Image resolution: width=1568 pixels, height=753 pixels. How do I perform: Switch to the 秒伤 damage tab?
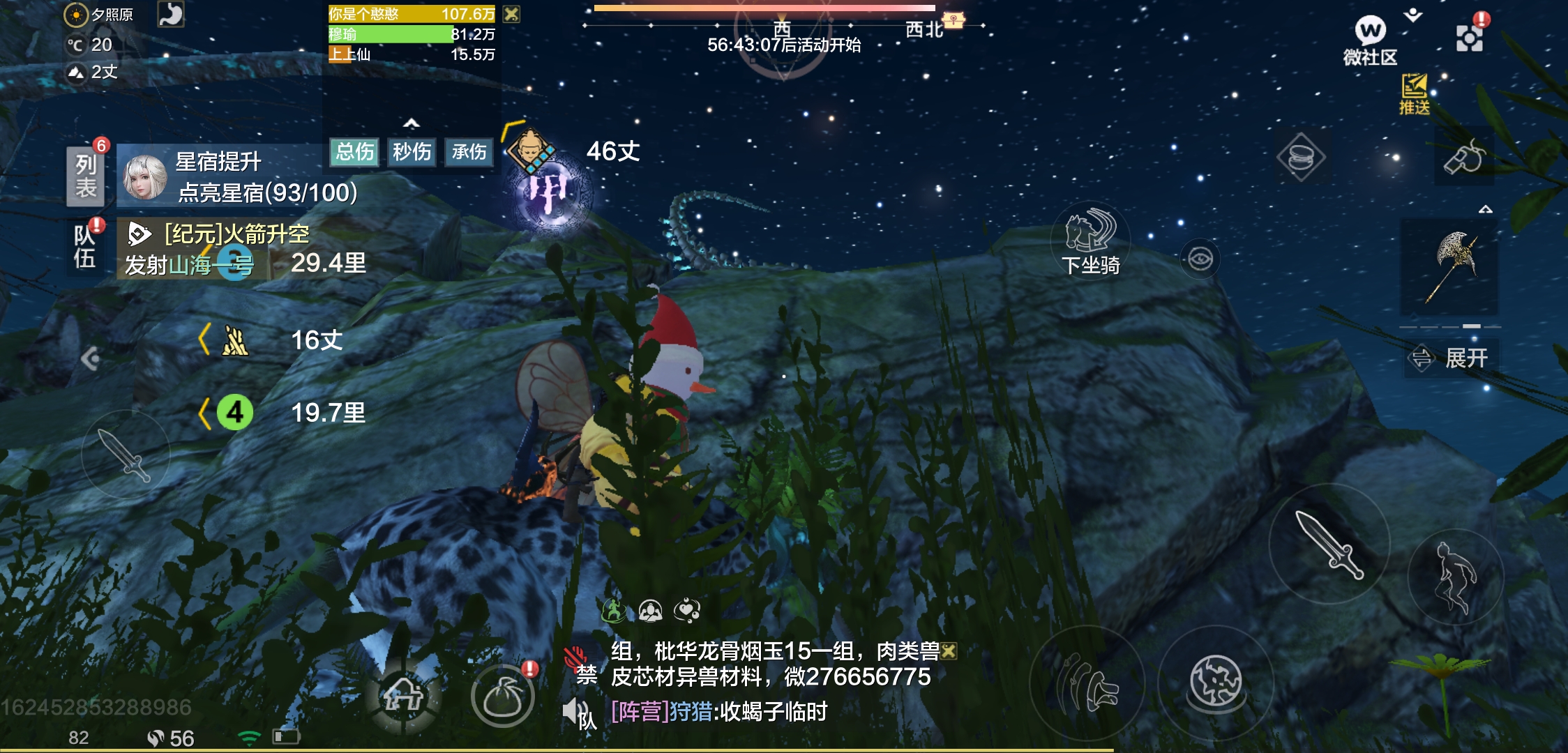[x=412, y=152]
